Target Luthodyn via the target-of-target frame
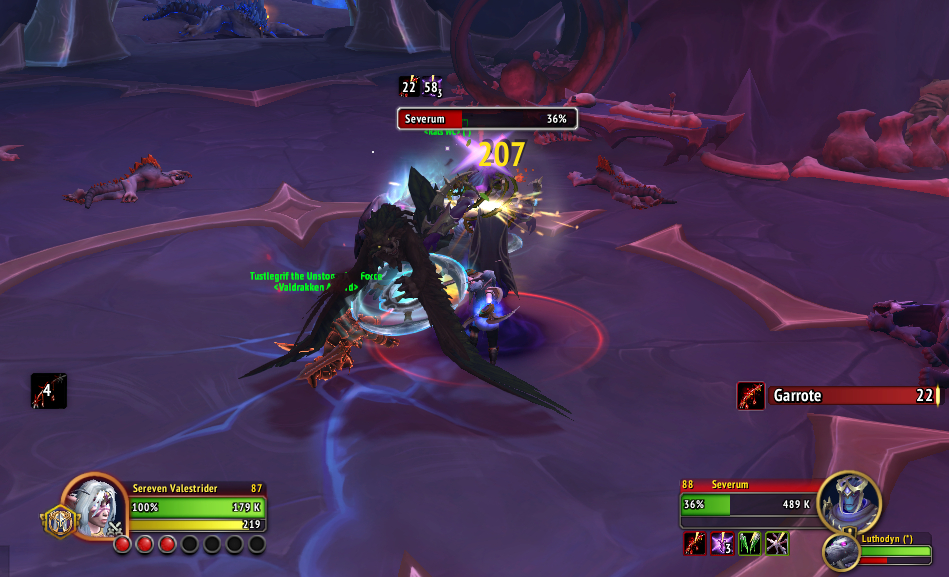The width and height of the screenshot is (949, 577). (x=841, y=551)
